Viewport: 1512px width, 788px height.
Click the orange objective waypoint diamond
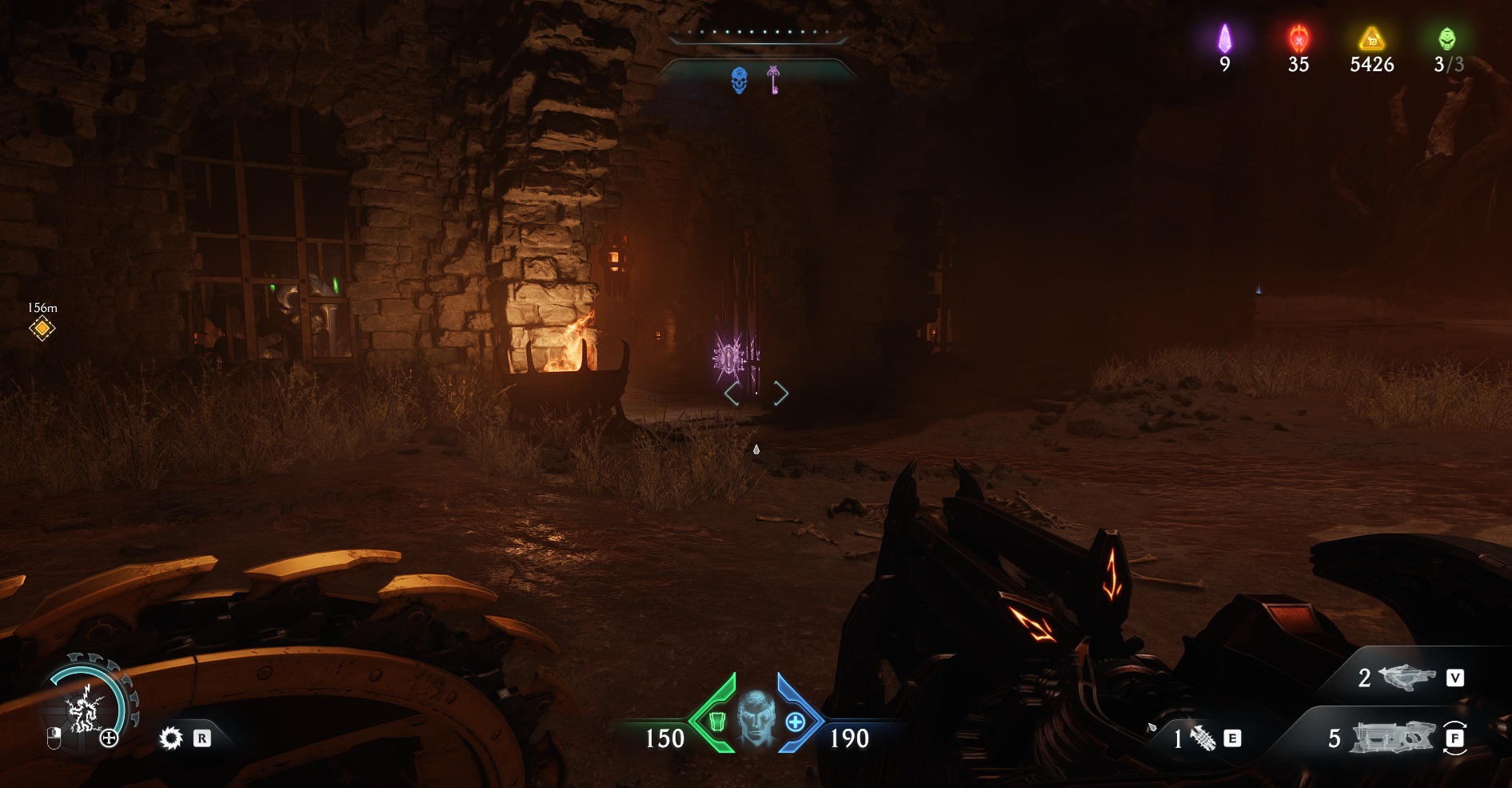coord(42,328)
